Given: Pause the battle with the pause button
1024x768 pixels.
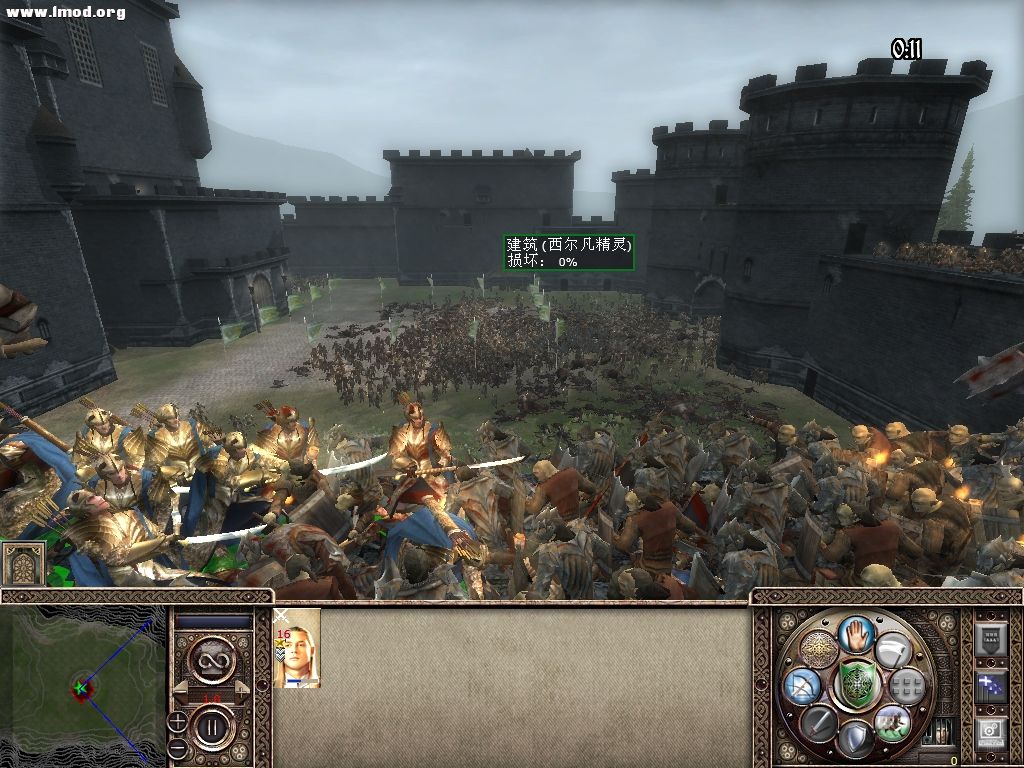Looking at the screenshot, I should pyautogui.click(x=212, y=727).
